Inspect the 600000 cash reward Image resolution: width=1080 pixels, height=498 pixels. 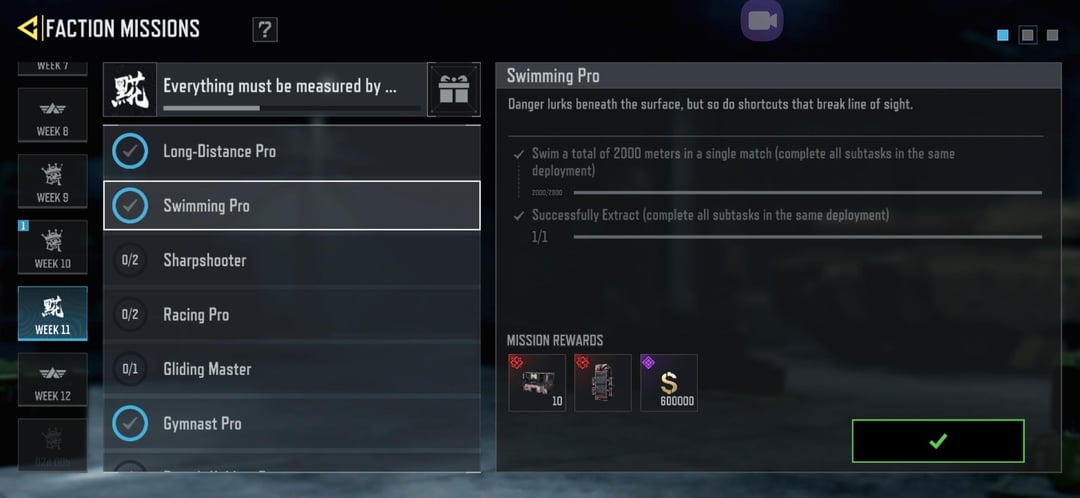pyautogui.click(x=669, y=383)
